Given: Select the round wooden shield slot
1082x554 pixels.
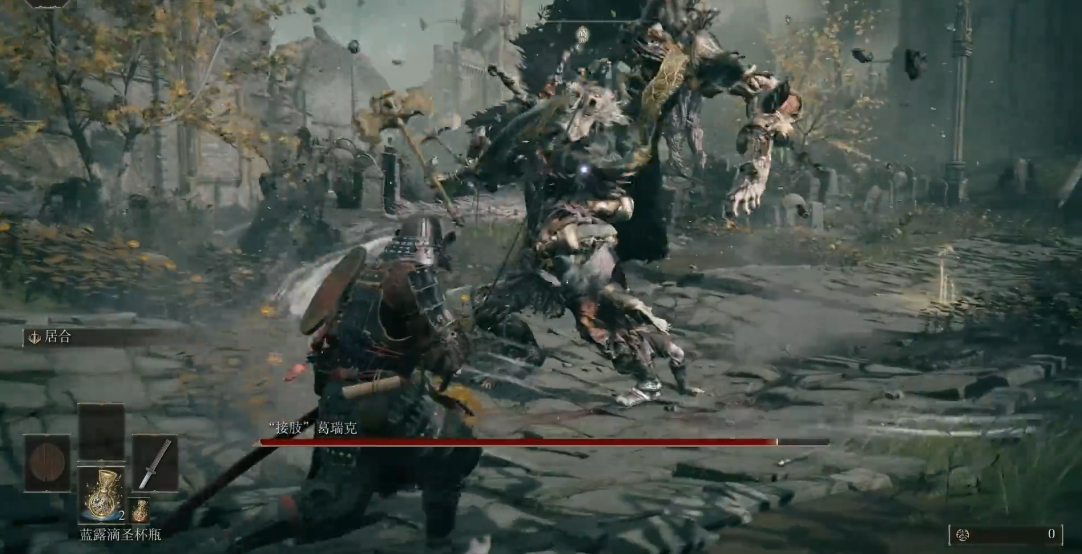Looking at the screenshot, I should [47, 463].
